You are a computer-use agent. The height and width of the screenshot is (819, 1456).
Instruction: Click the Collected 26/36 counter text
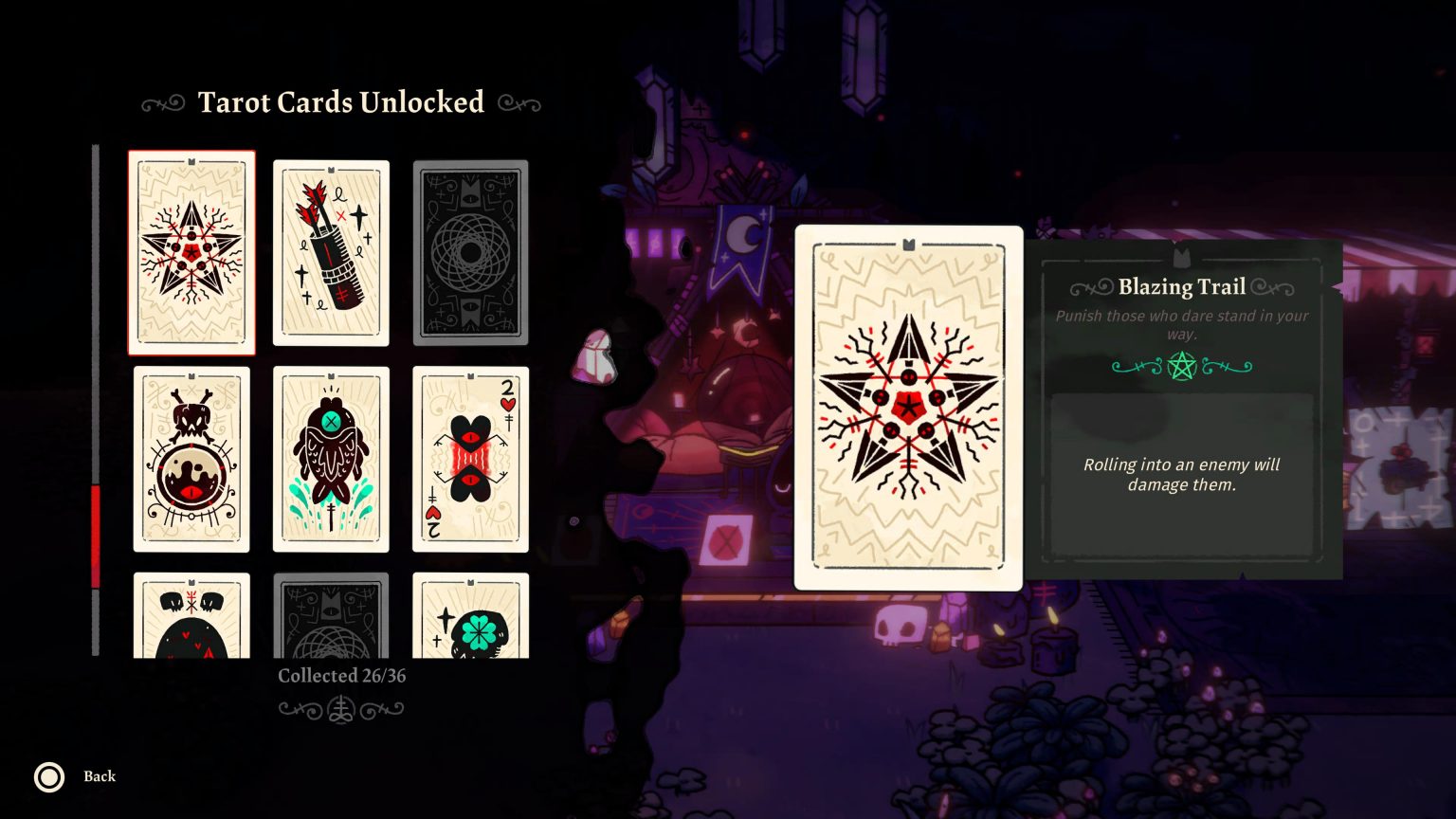click(342, 676)
